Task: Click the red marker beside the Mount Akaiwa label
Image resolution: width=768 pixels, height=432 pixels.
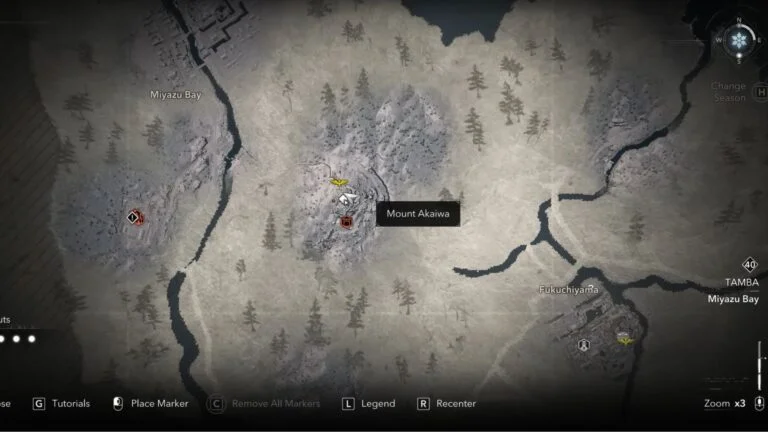Action: [x=346, y=221]
